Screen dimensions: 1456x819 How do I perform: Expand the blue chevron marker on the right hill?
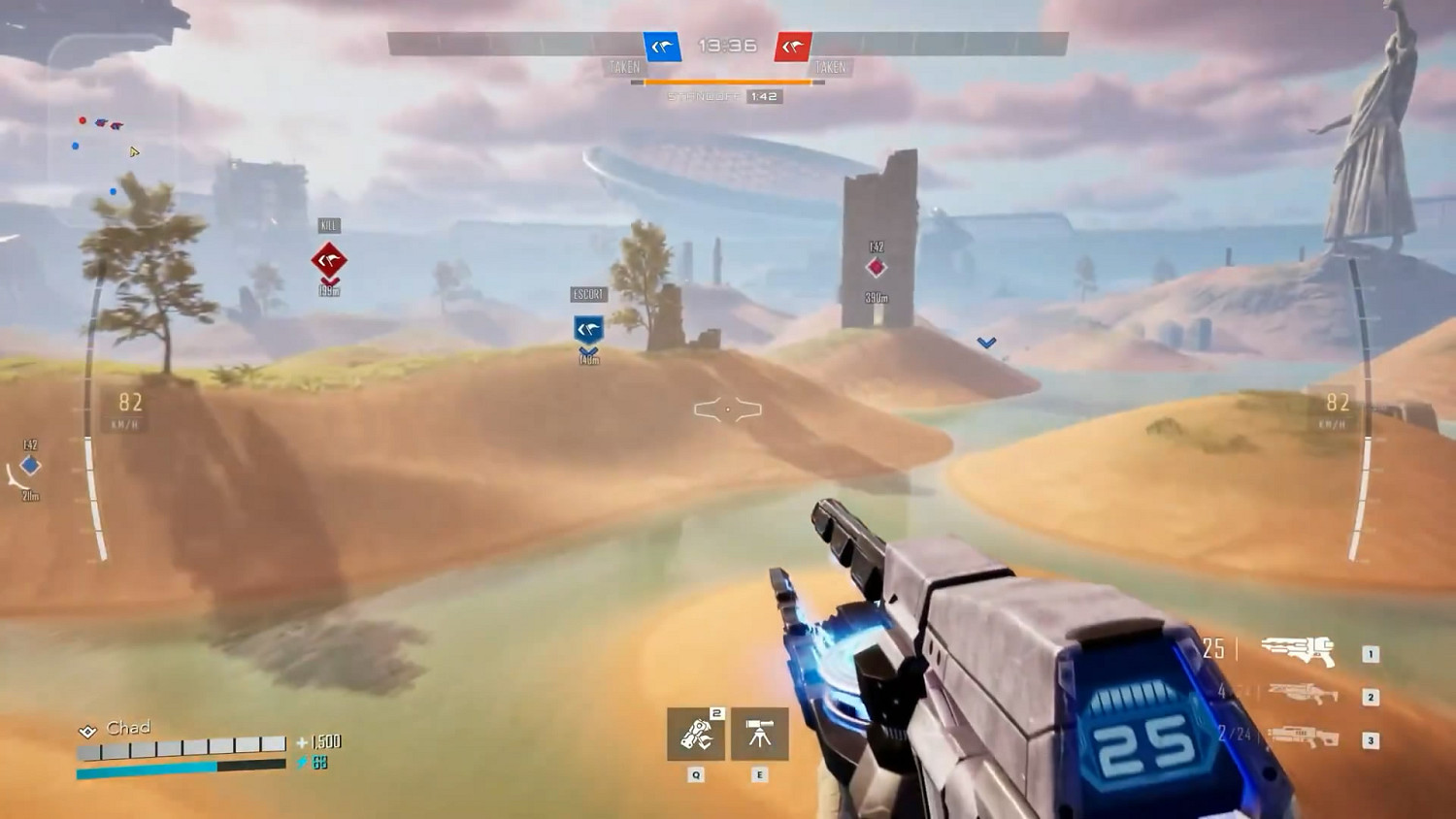coord(987,342)
